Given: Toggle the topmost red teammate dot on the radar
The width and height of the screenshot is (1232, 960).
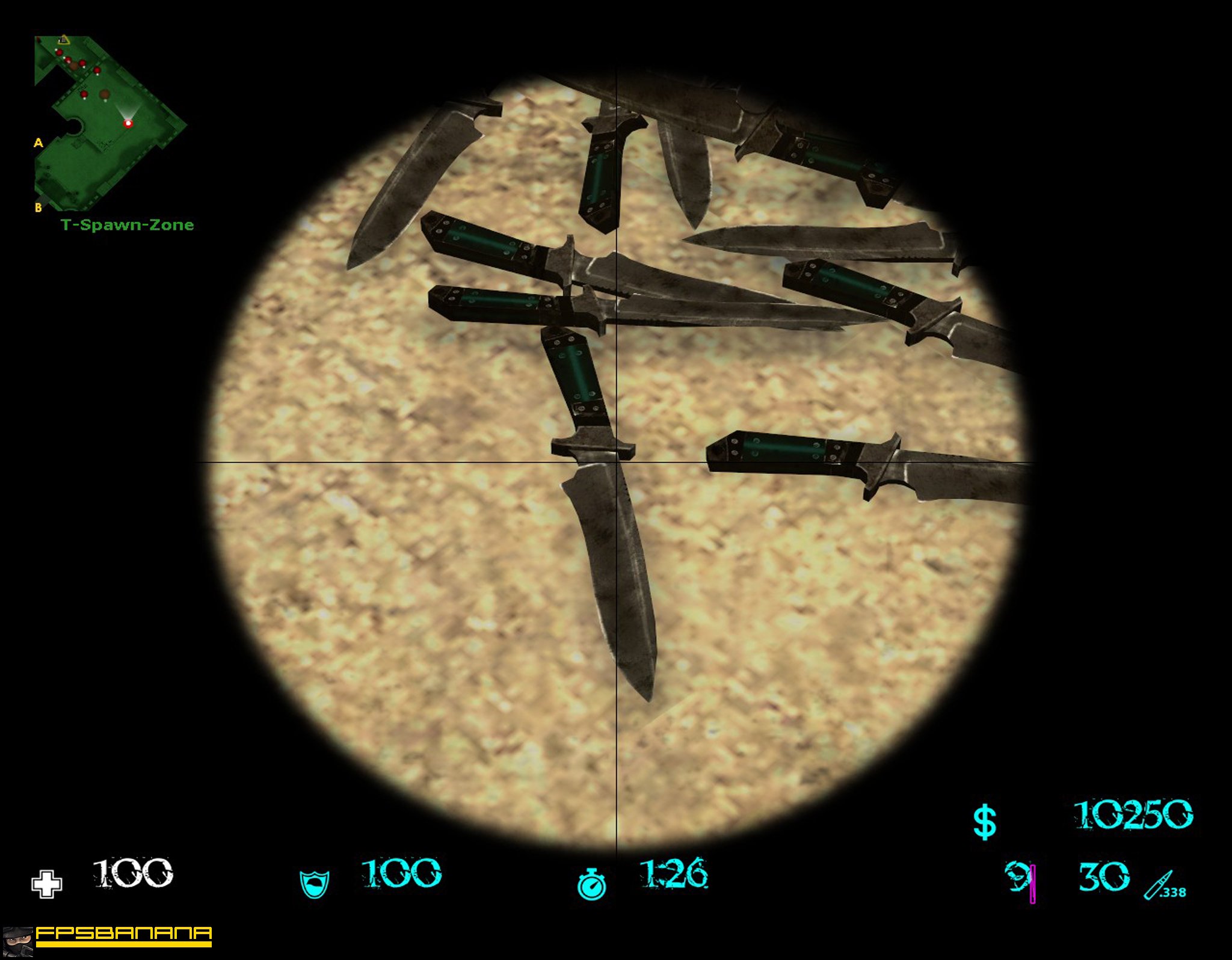Looking at the screenshot, I should coord(60,52).
